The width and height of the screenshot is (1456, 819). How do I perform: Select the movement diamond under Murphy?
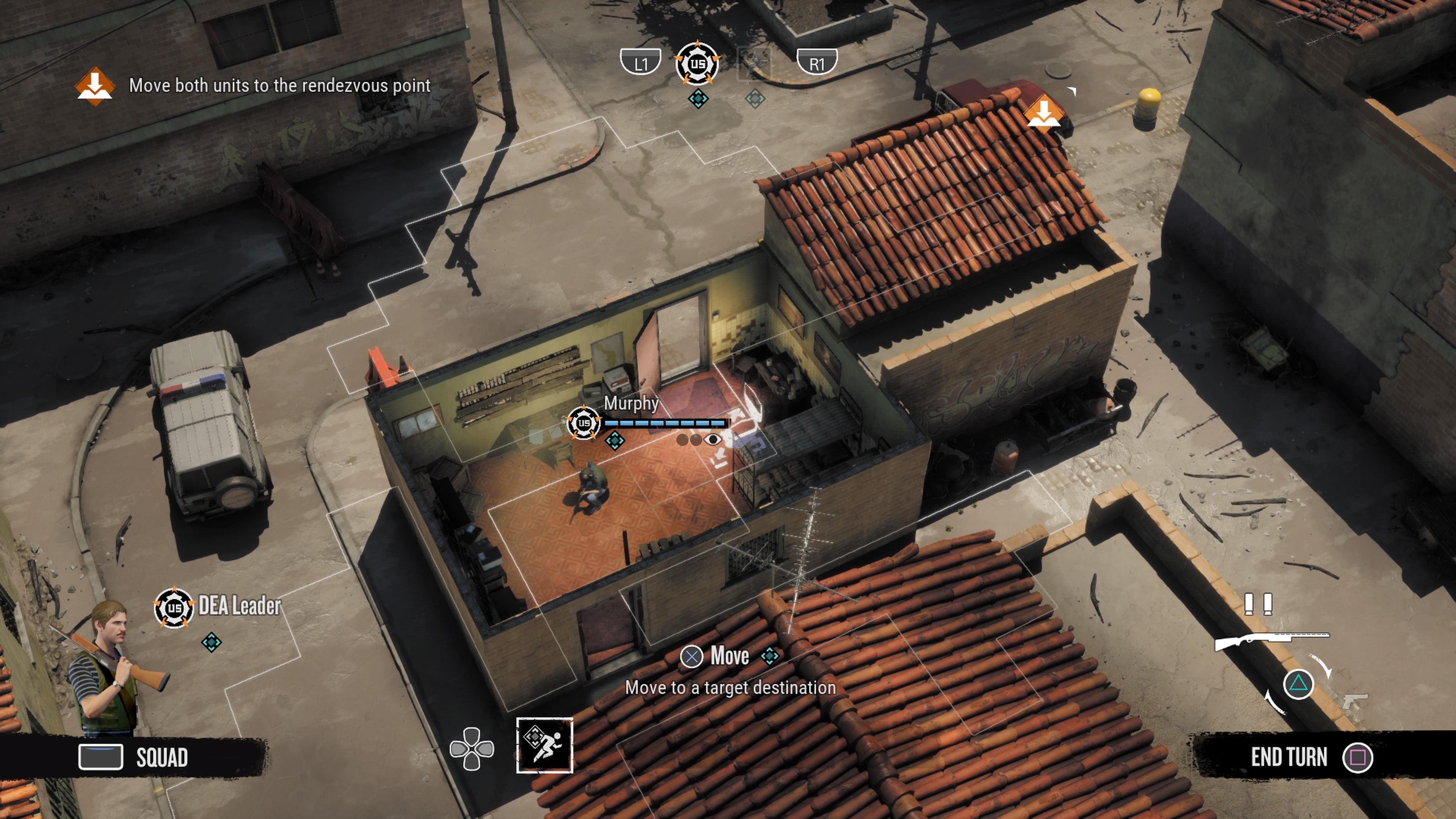tap(614, 440)
